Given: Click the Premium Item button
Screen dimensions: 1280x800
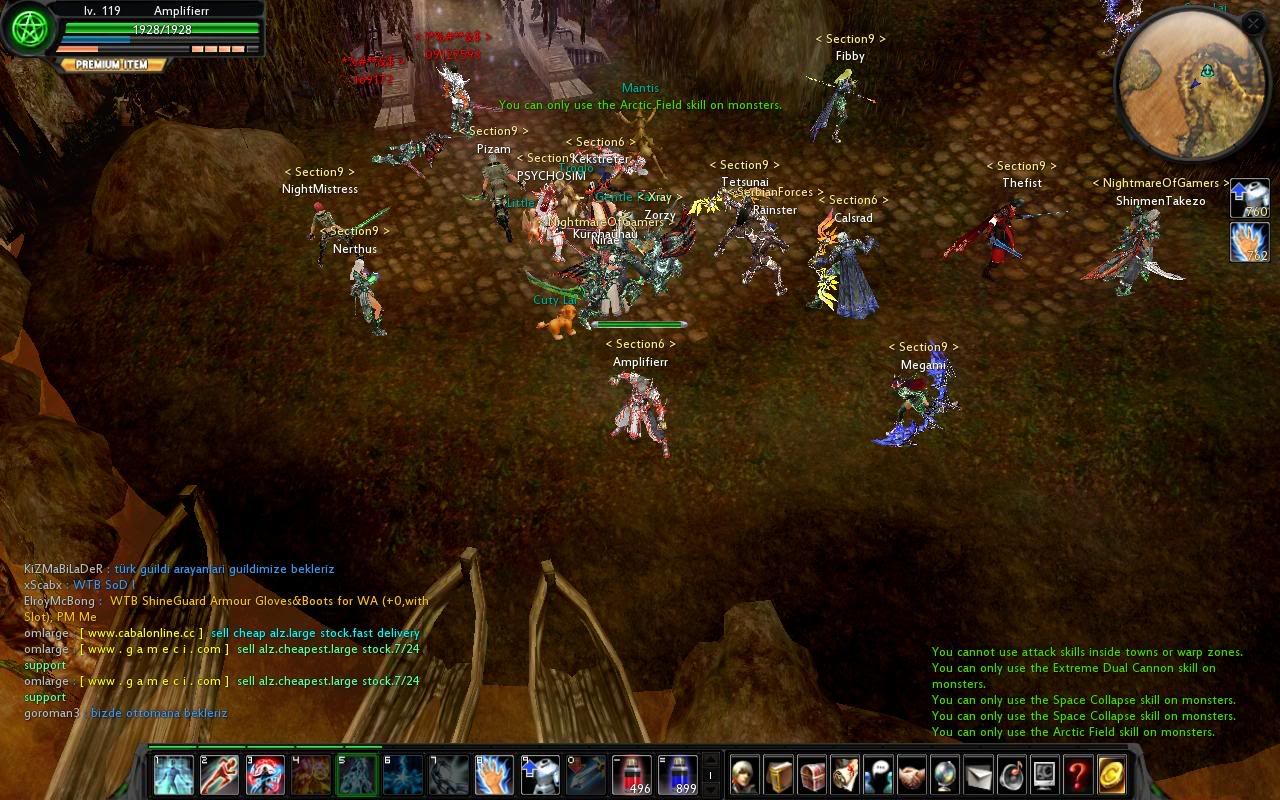Looking at the screenshot, I should tap(112, 64).
